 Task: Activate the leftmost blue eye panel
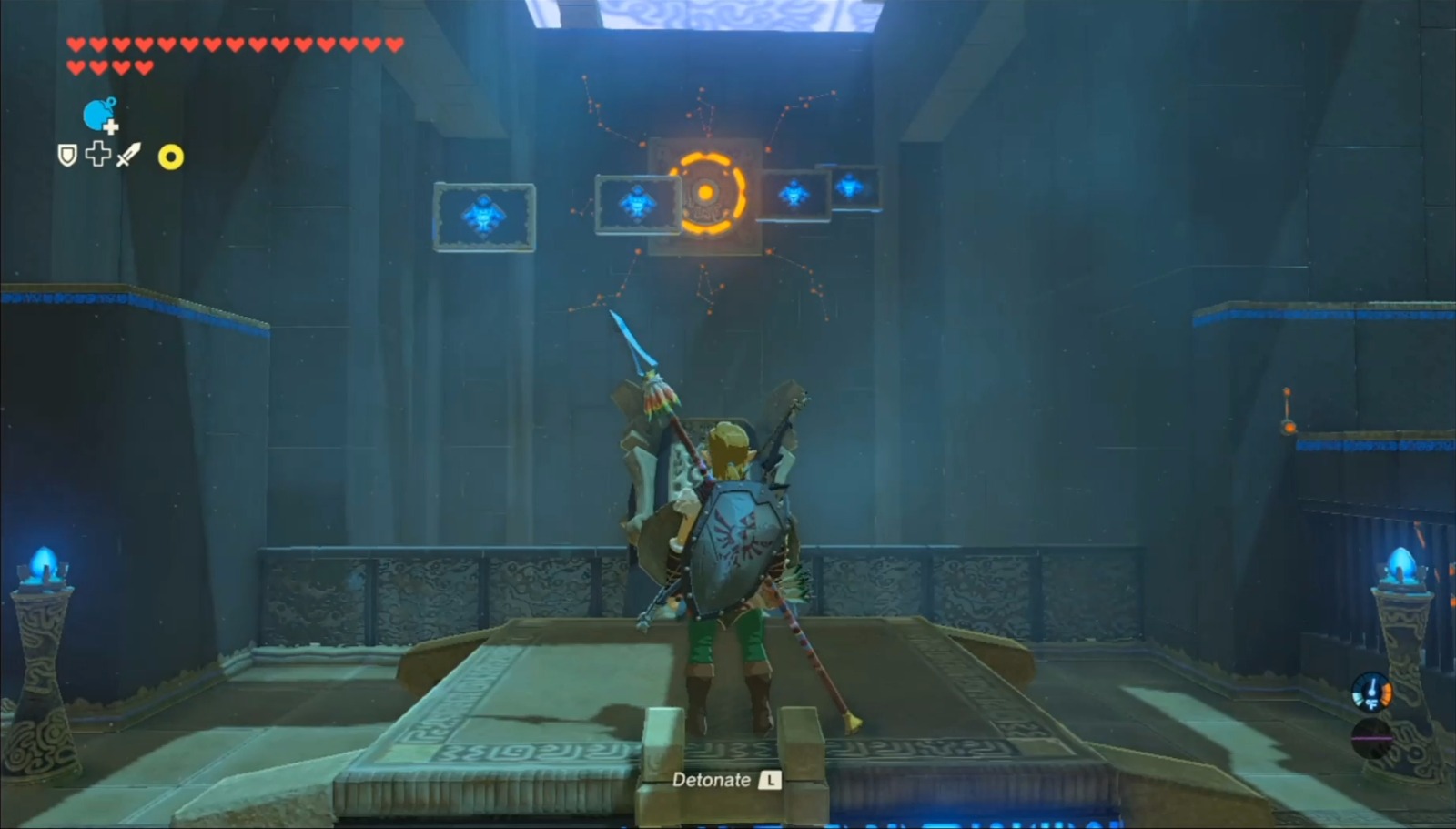click(482, 215)
